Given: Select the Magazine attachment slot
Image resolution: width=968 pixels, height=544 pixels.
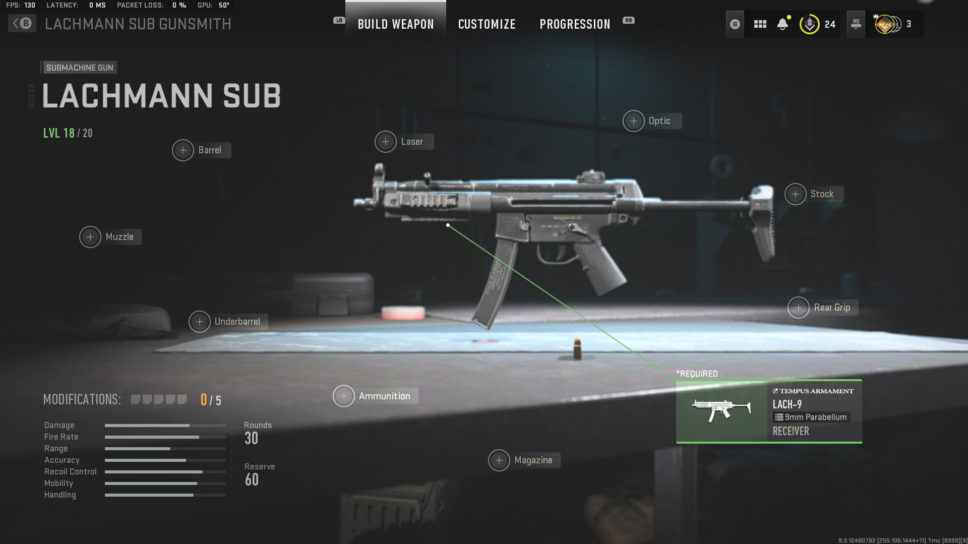Looking at the screenshot, I should click(499, 460).
